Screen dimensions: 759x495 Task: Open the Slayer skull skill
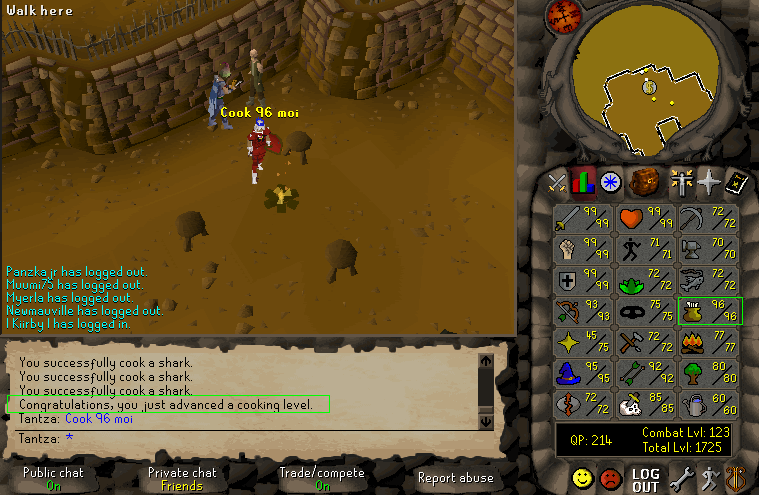click(x=647, y=405)
